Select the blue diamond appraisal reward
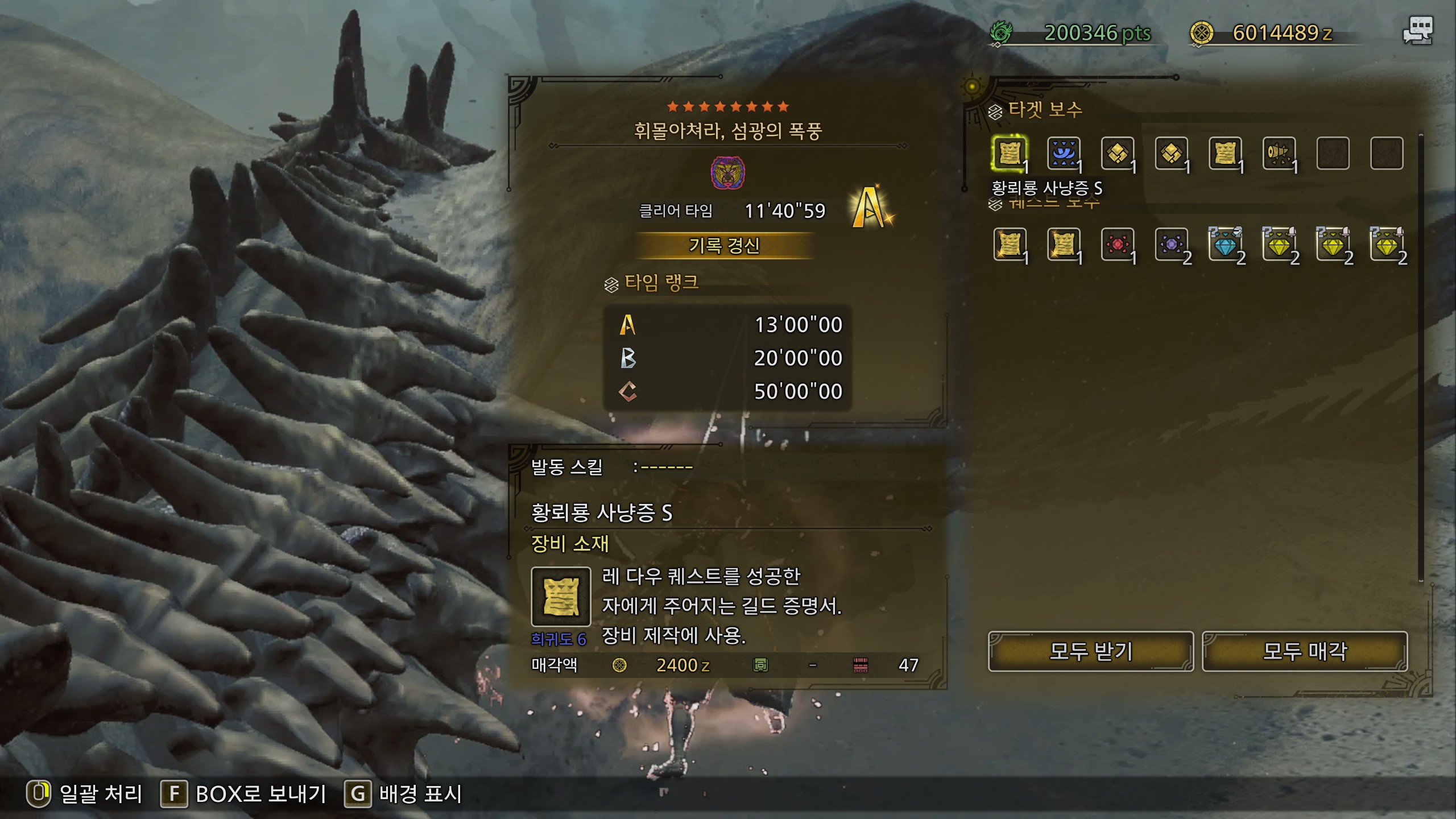1456x819 pixels. coord(1225,245)
